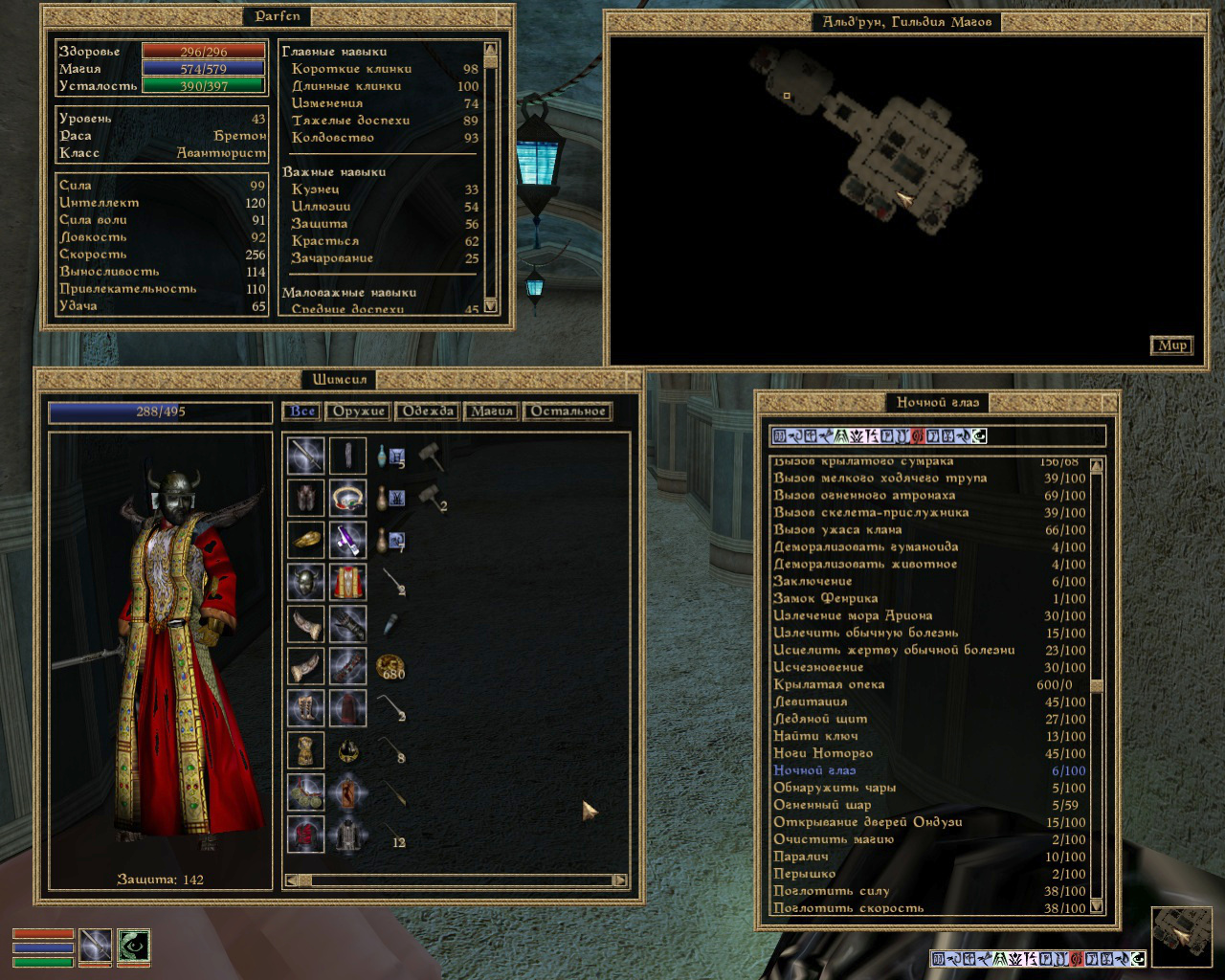Screen dimensions: 1225x980
Task: Choose the Левитация spell
Action: pyautogui.click(x=811, y=702)
